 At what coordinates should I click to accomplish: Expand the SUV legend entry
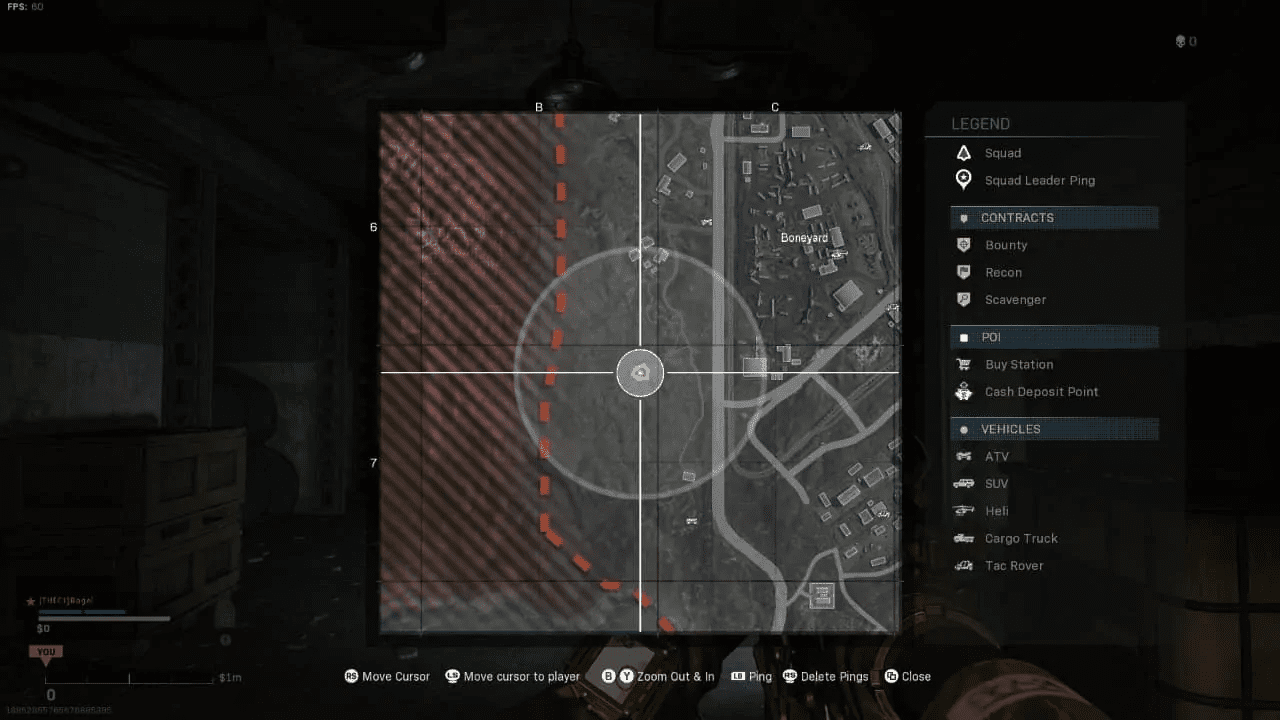[996, 483]
